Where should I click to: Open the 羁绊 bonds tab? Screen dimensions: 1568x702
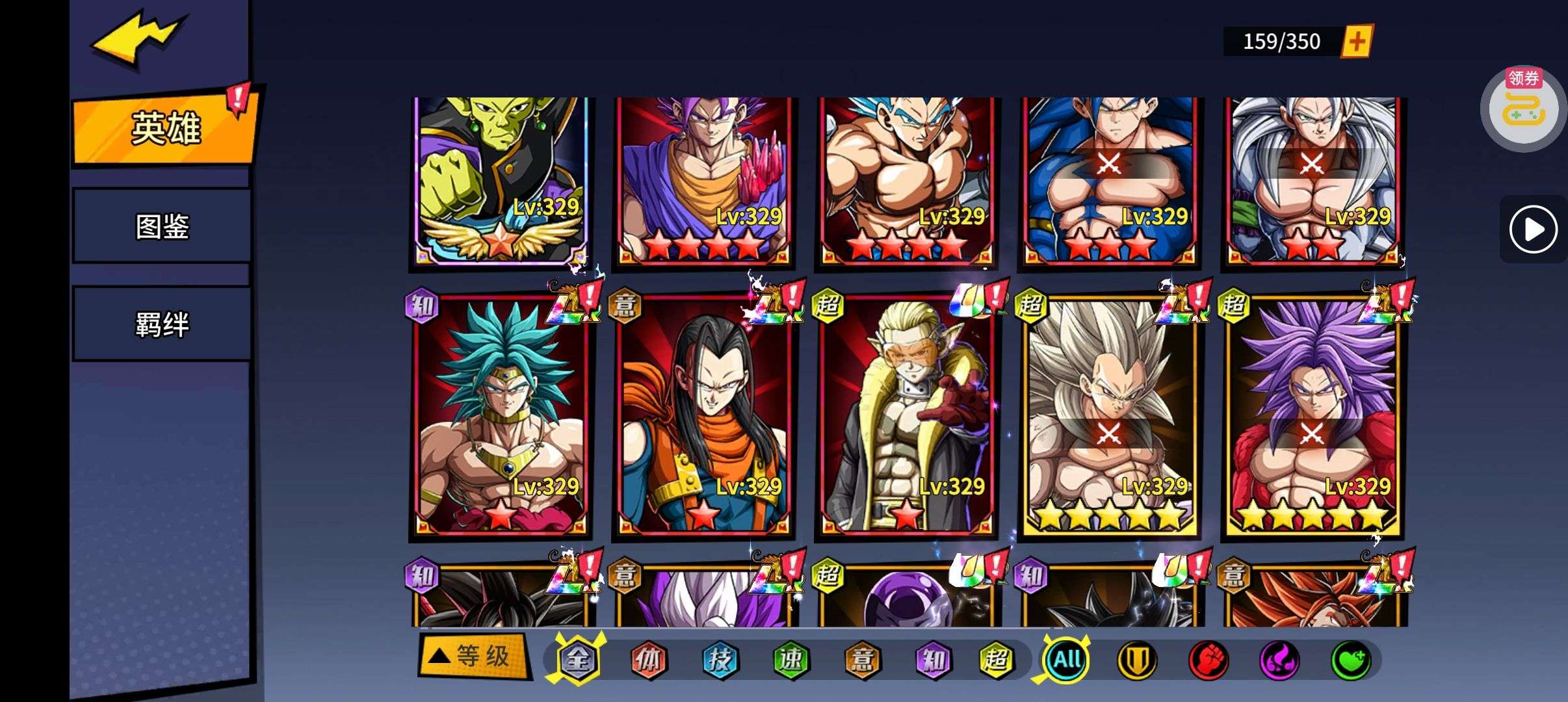(x=162, y=324)
